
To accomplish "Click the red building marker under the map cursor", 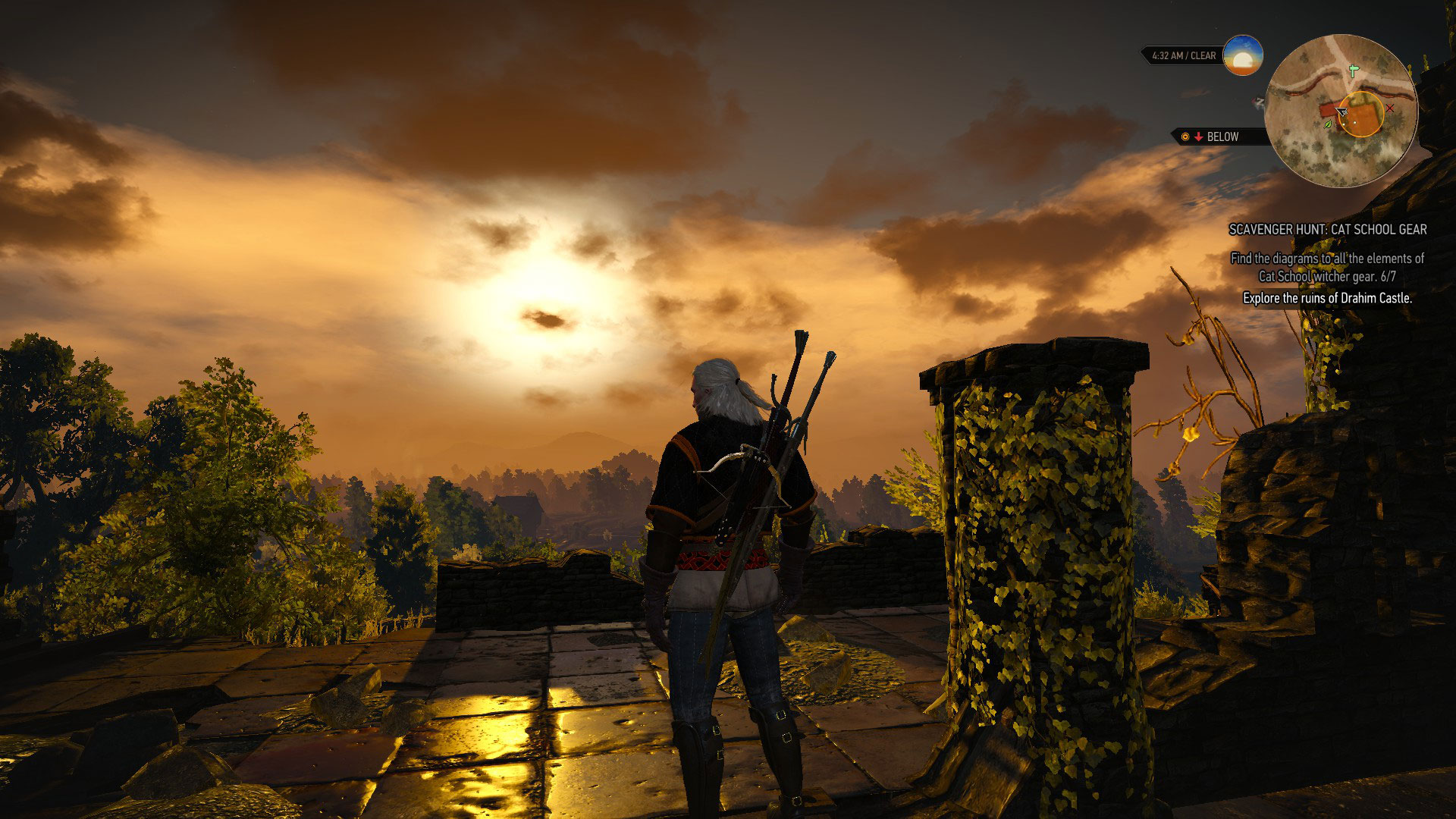I will tap(1327, 111).
